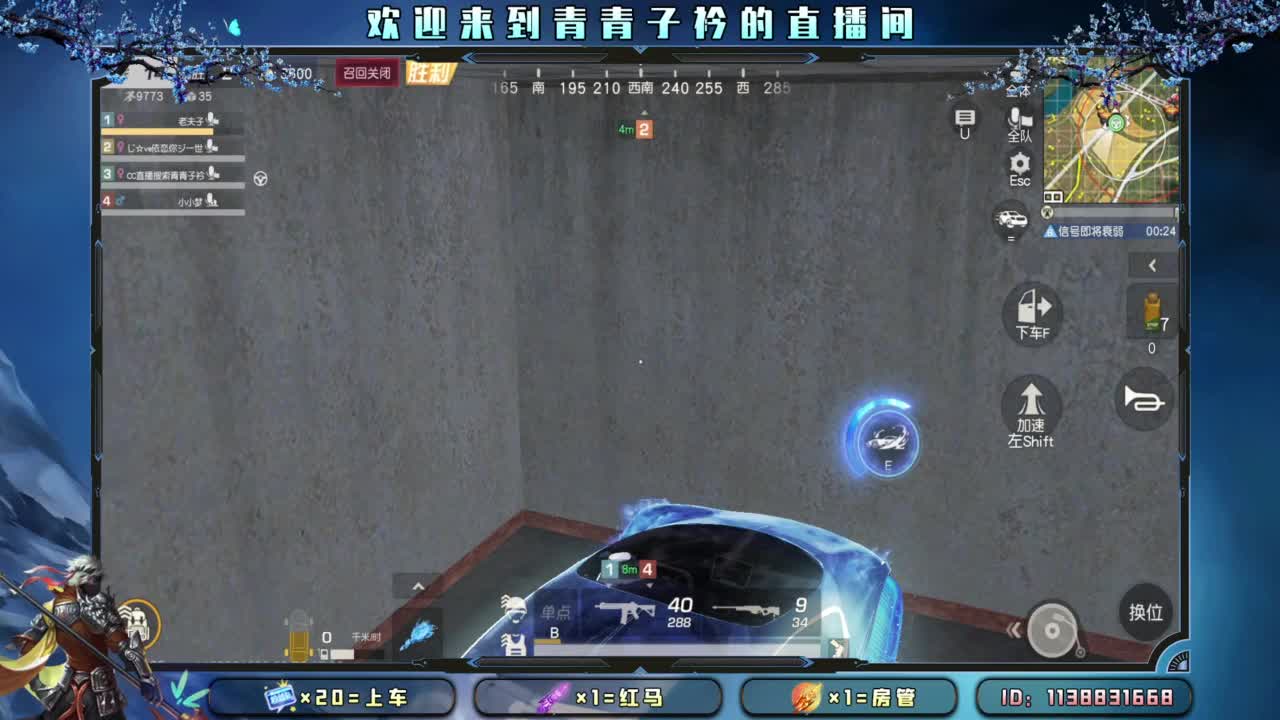
Task: Use the energy drink consumable icon
Action: [1151, 310]
